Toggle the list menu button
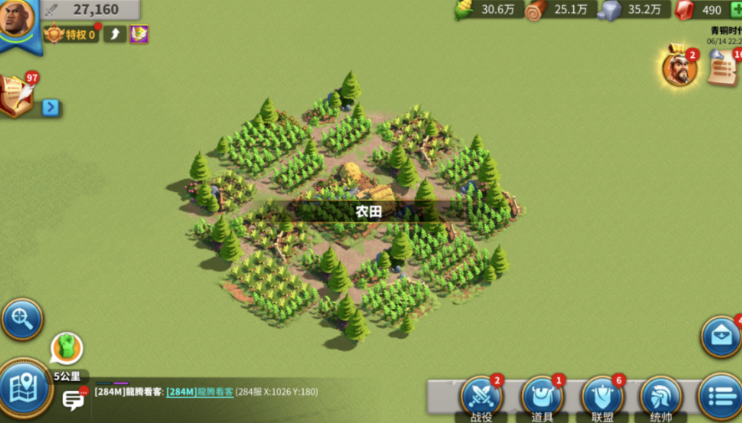The width and height of the screenshot is (742, 423). coord(720,397)
